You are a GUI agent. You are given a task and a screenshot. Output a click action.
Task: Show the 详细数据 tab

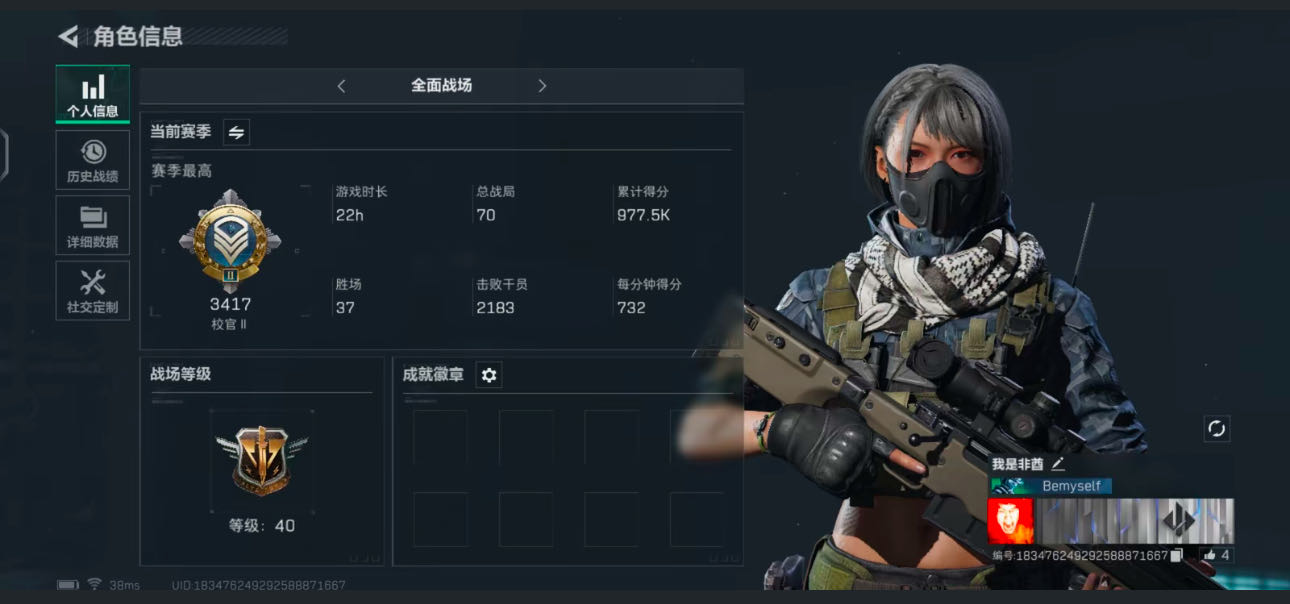tap(92, 225)
